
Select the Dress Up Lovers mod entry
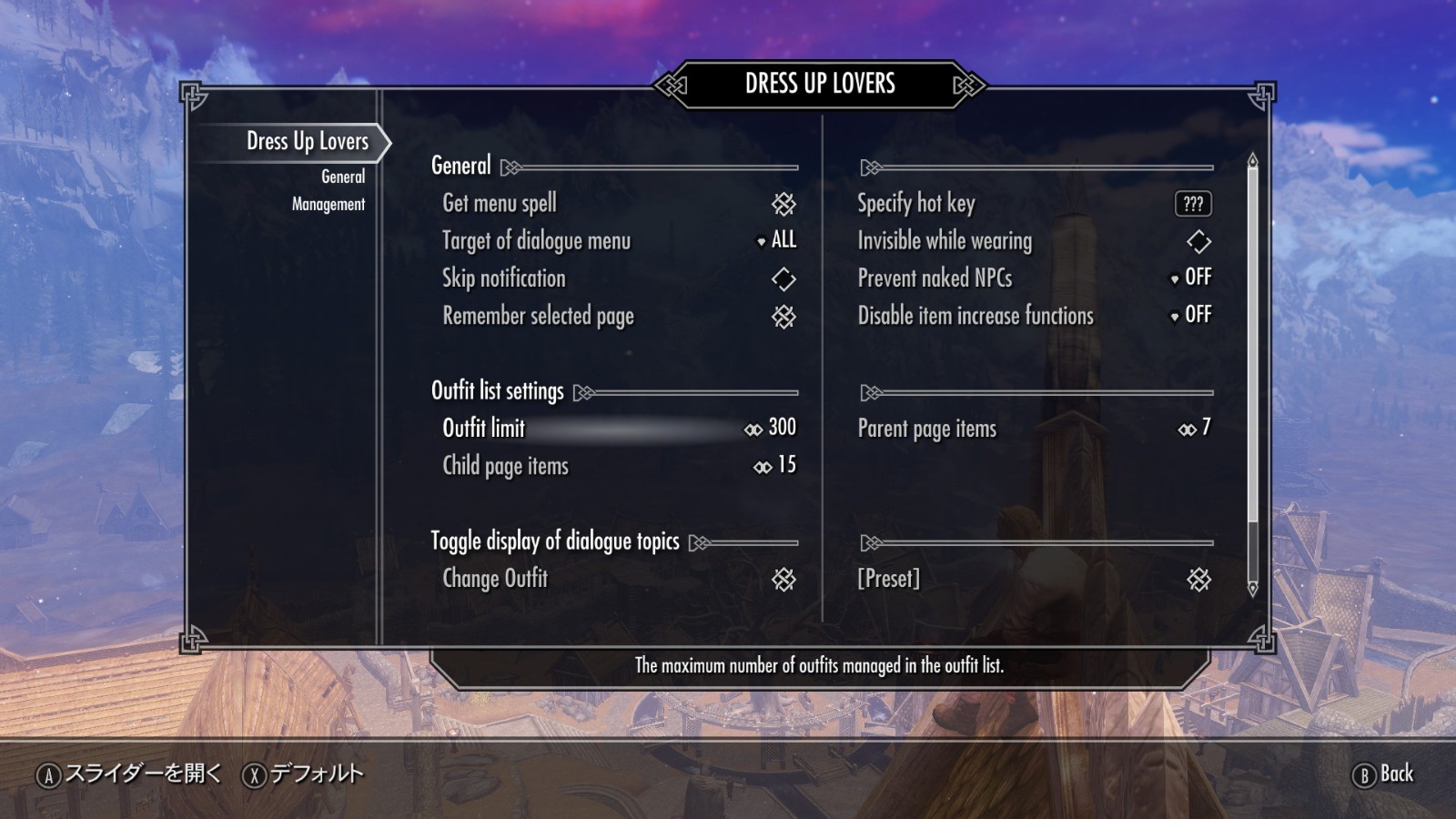tap(308, 141)
